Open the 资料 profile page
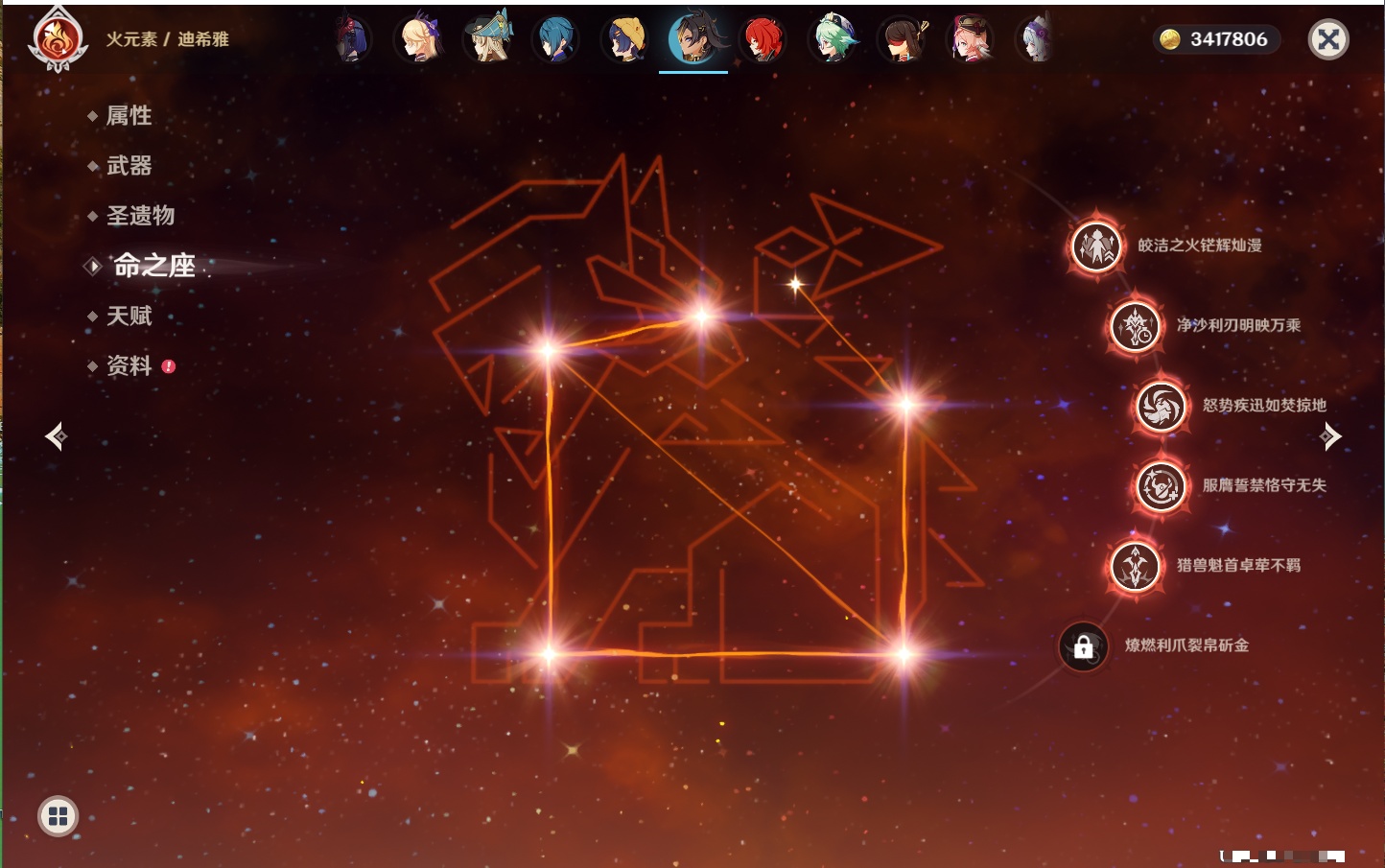 tap(129, 365)
